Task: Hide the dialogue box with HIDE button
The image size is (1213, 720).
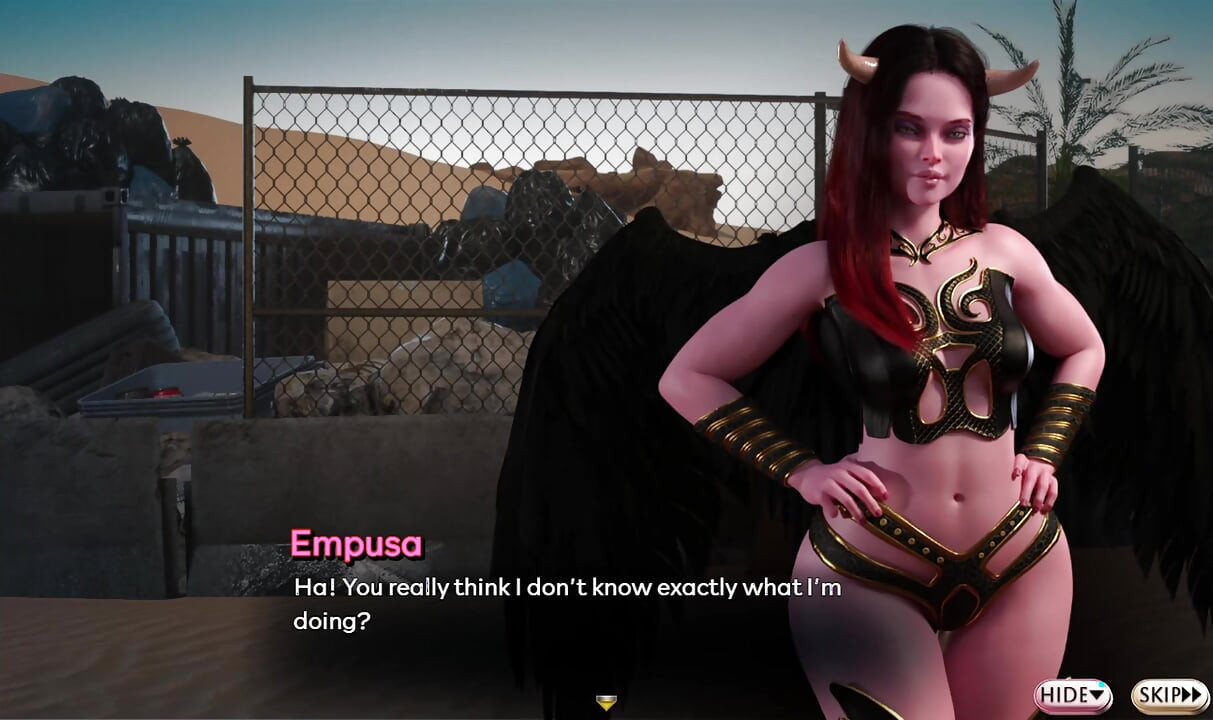Action: pyautogui.click(x=1073, y=694)
